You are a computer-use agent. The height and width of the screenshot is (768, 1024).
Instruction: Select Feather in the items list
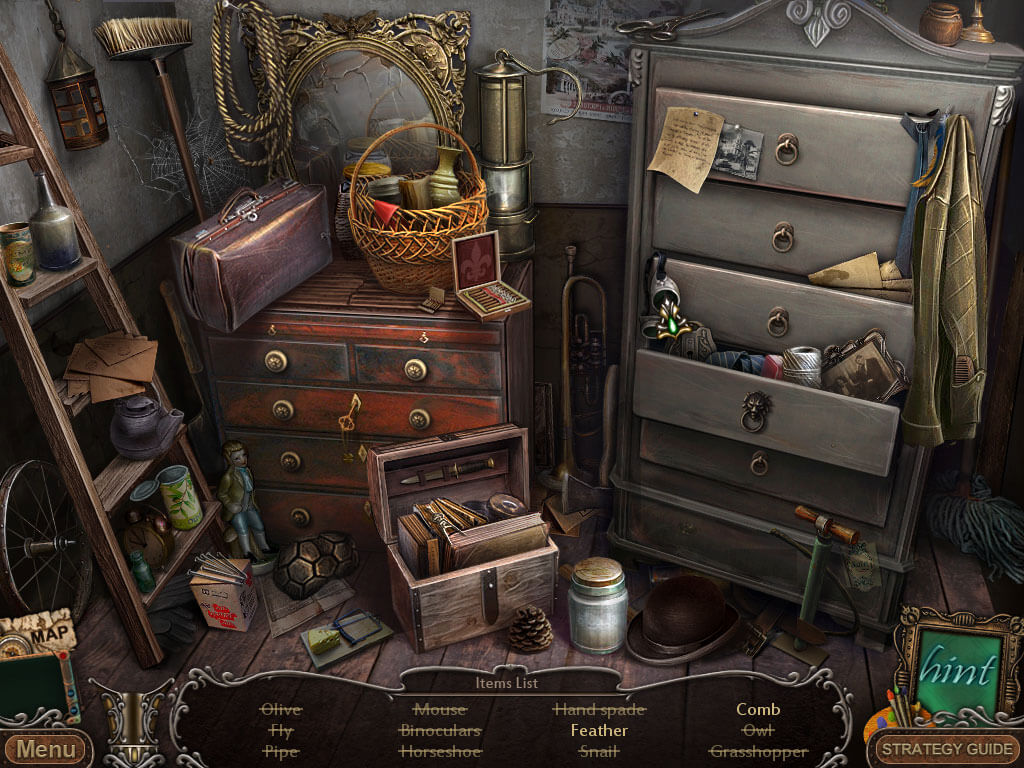(x=599, y=730)
